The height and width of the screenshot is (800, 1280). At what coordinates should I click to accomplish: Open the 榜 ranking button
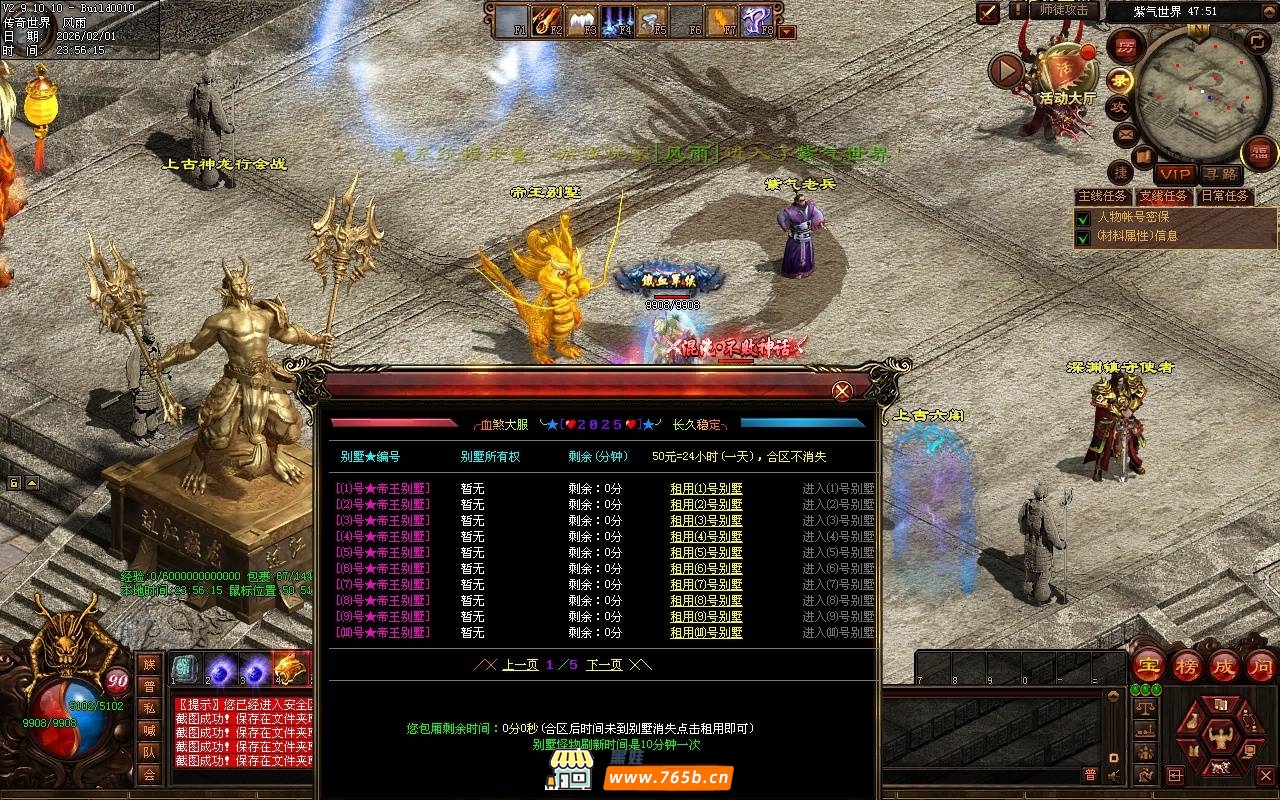[1186, 666]
